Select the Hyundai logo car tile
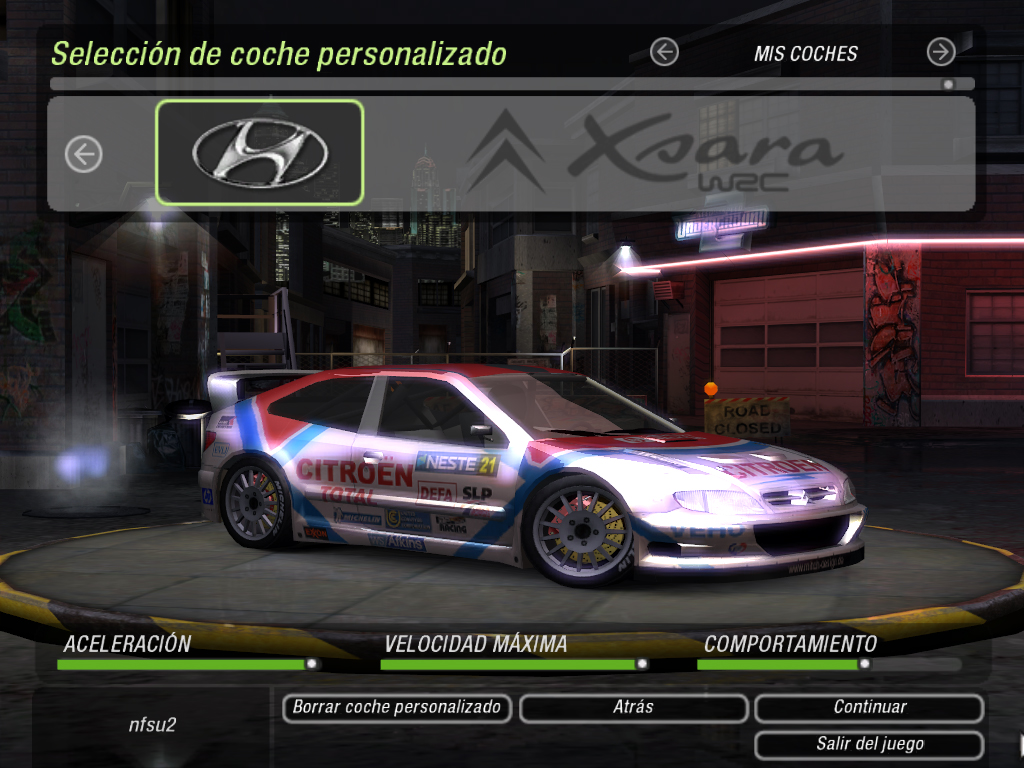This screenshot has width=1024, height=768. pos(260,152)
